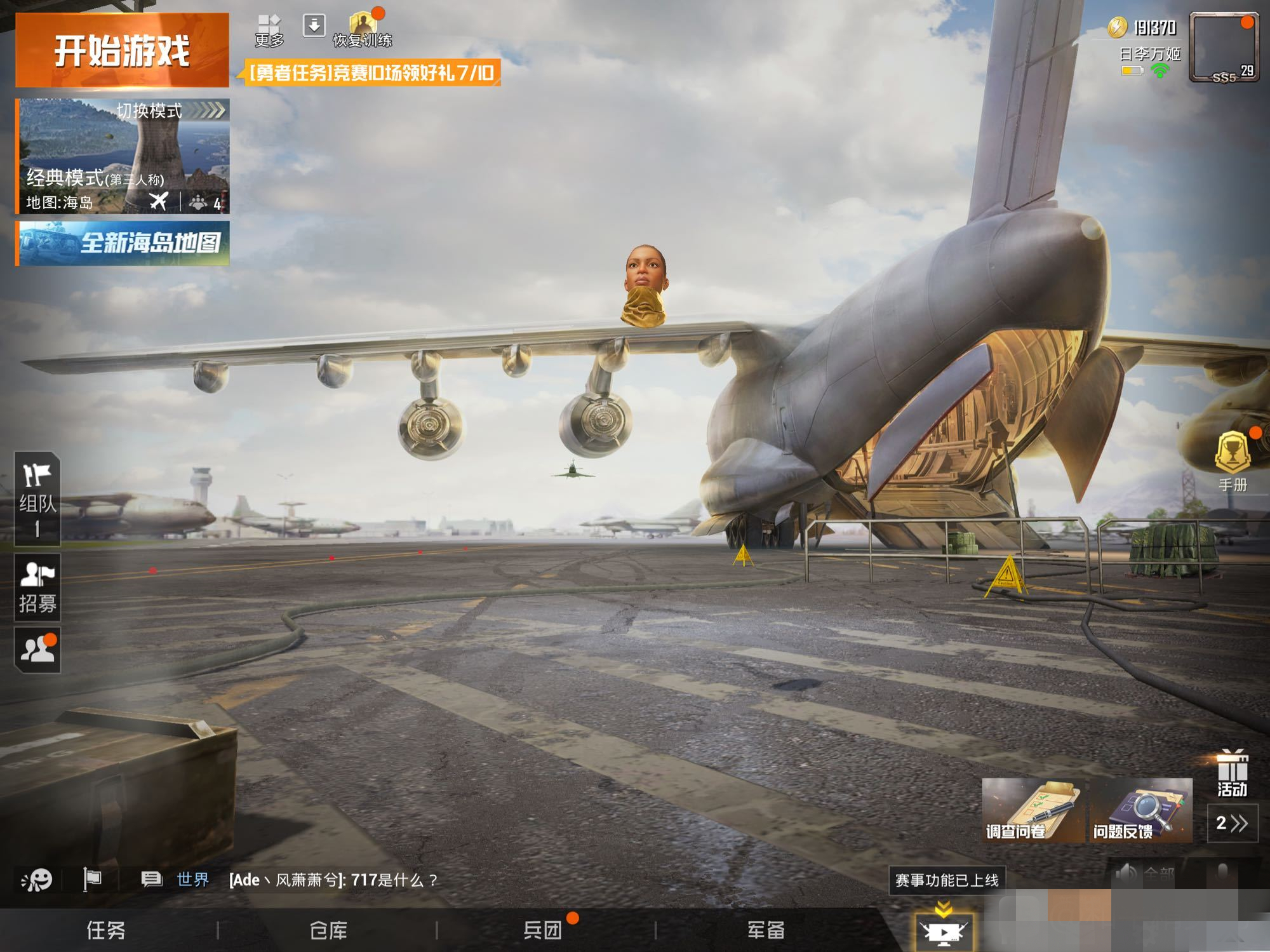Image resolution: width=1270 pixels, height=952 pixels.
Task: Open the 招募 recruit panel
Action: tap(37, 587)
